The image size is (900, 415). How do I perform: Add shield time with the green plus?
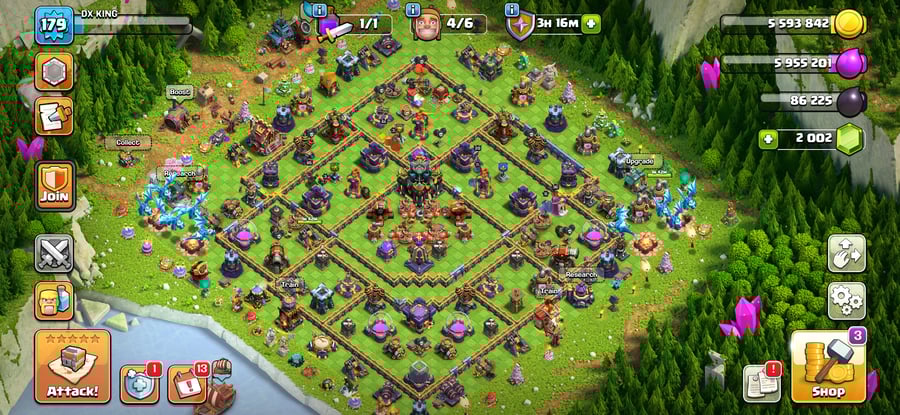591,23
